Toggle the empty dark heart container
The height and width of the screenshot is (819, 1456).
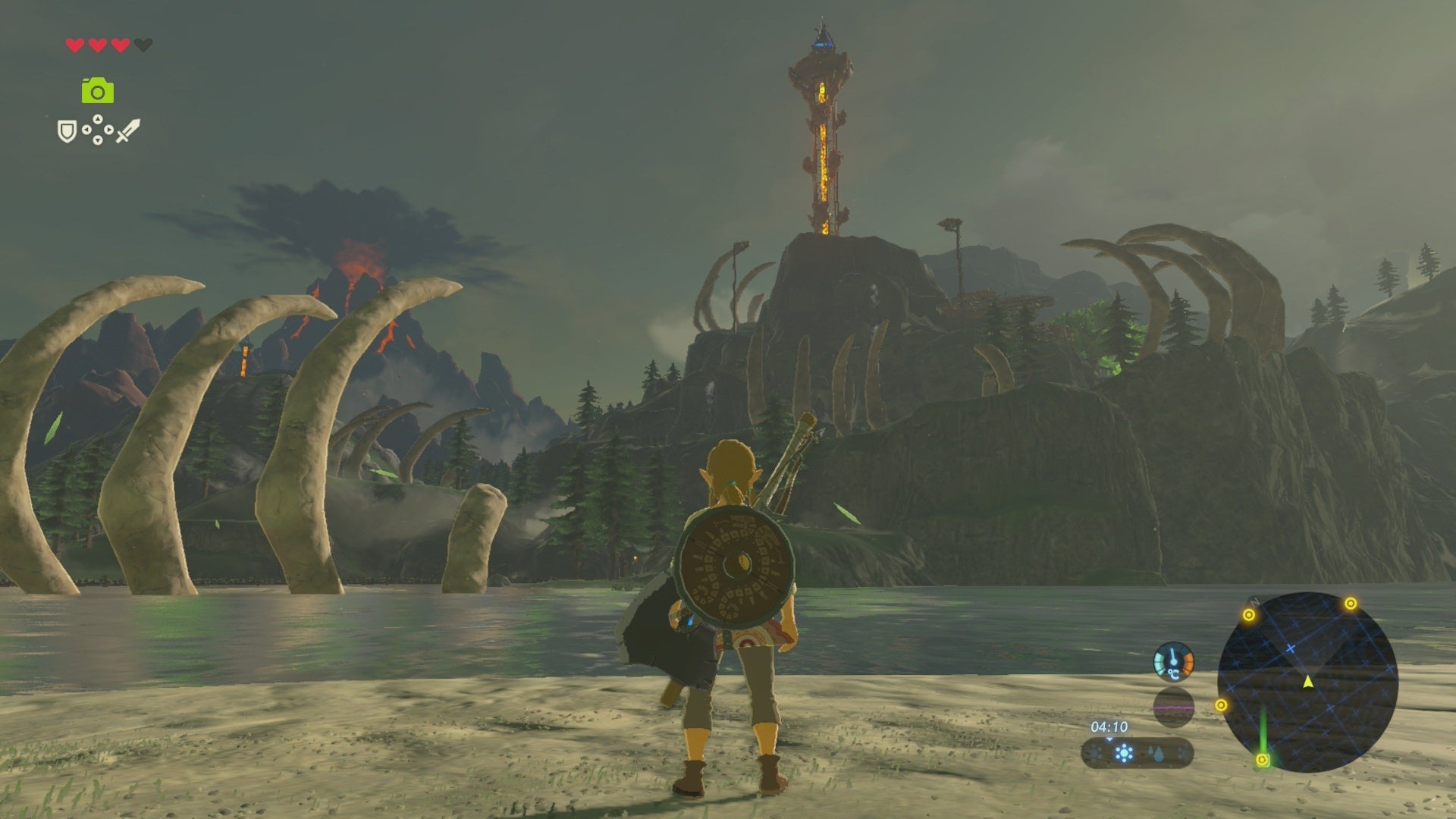(143, 45)
